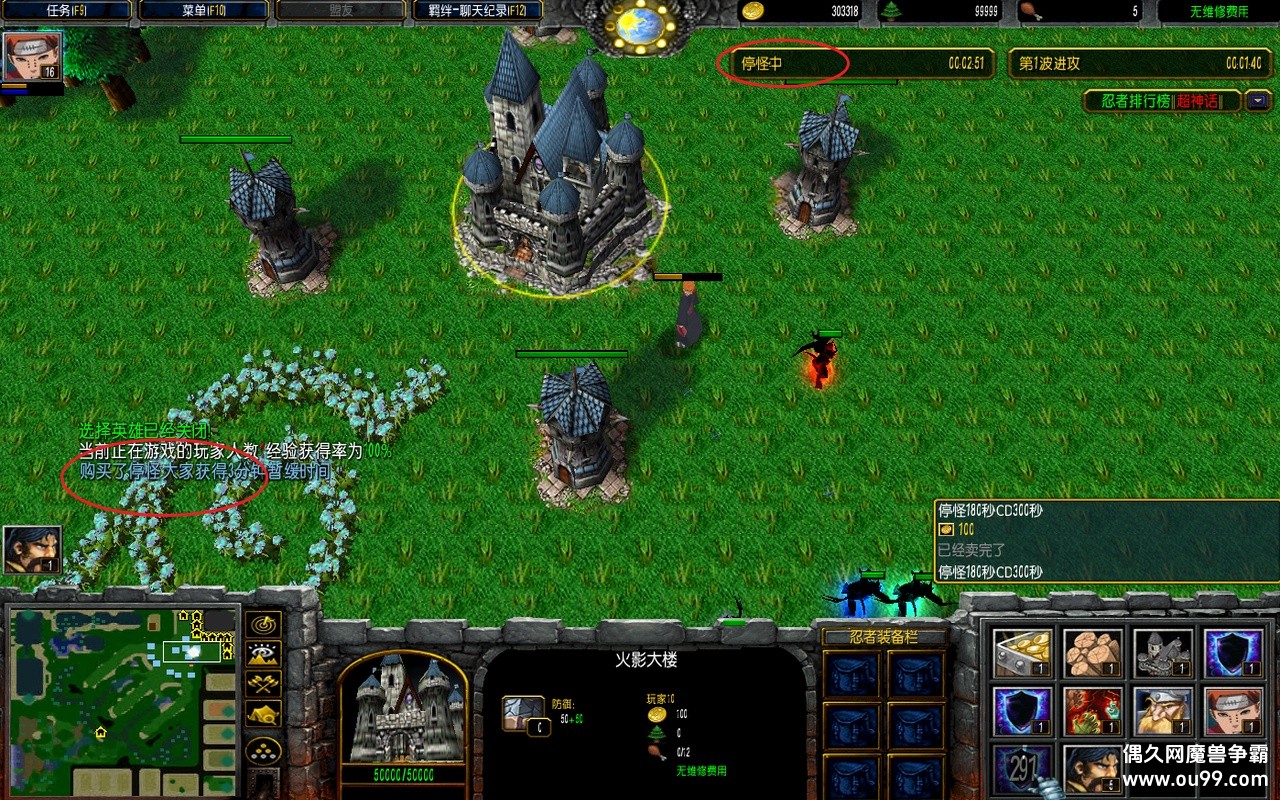Open the 任务 (Quests) menu
1280x800 pixels.
click(x=66, y=11)
